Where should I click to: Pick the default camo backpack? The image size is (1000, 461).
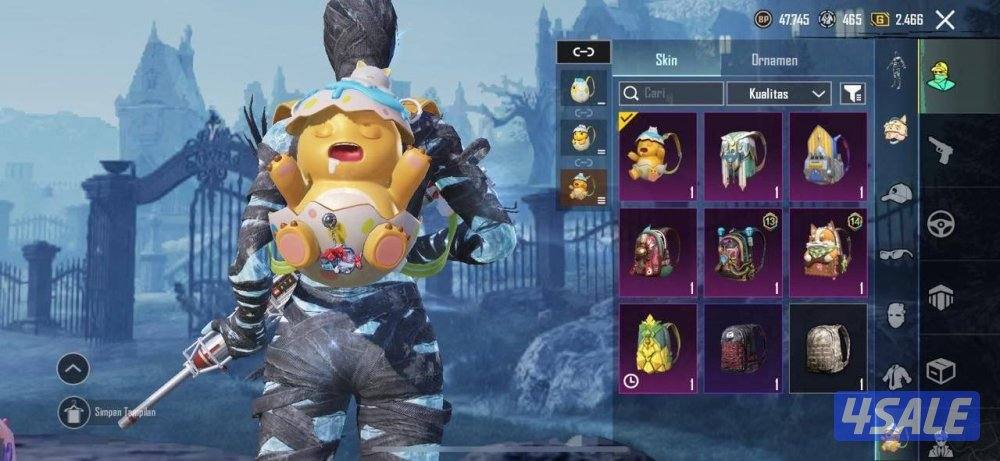pyautogui.click(x=828, y=346)
